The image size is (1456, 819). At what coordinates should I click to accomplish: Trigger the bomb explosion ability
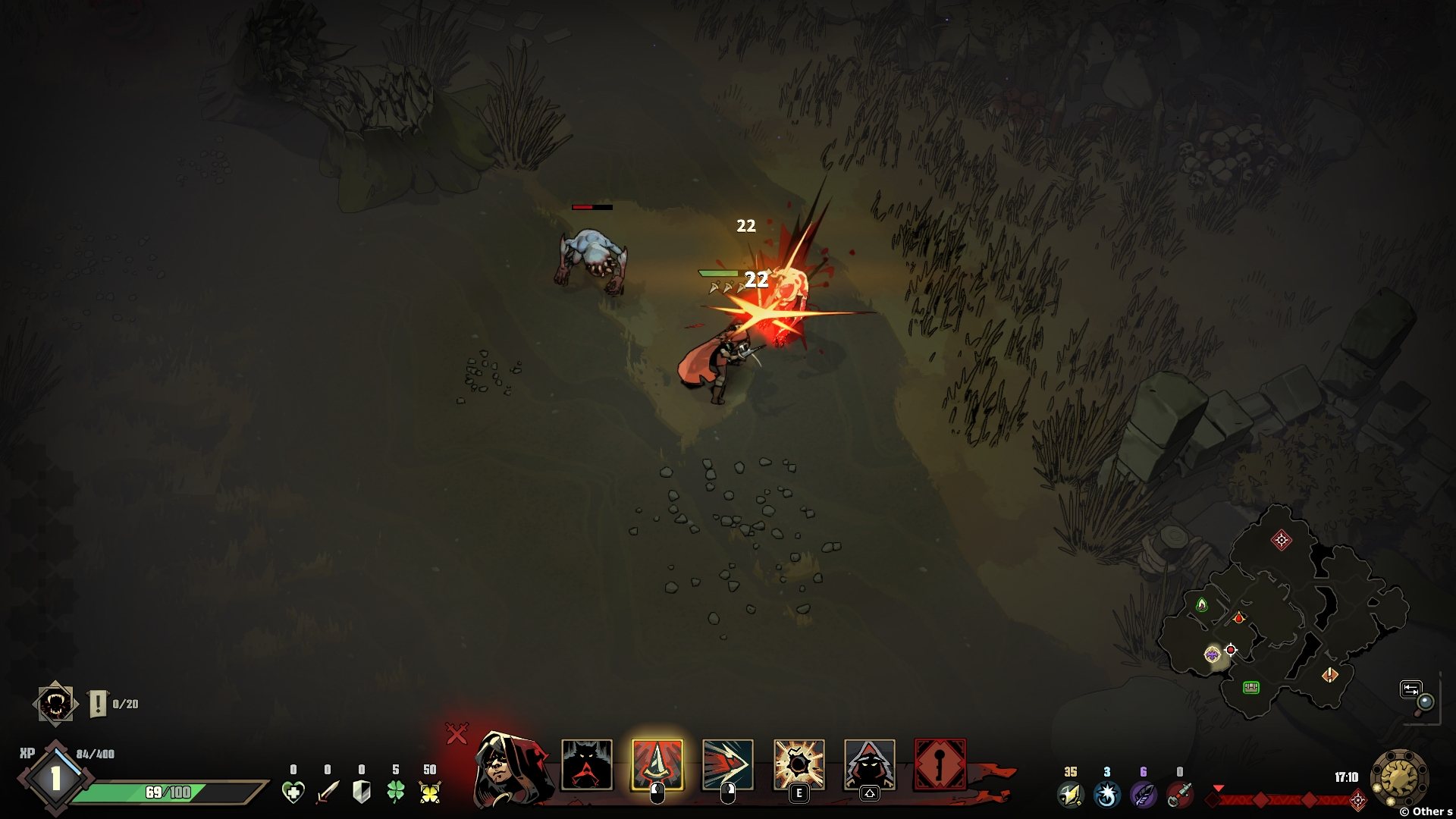pos(799,764)
